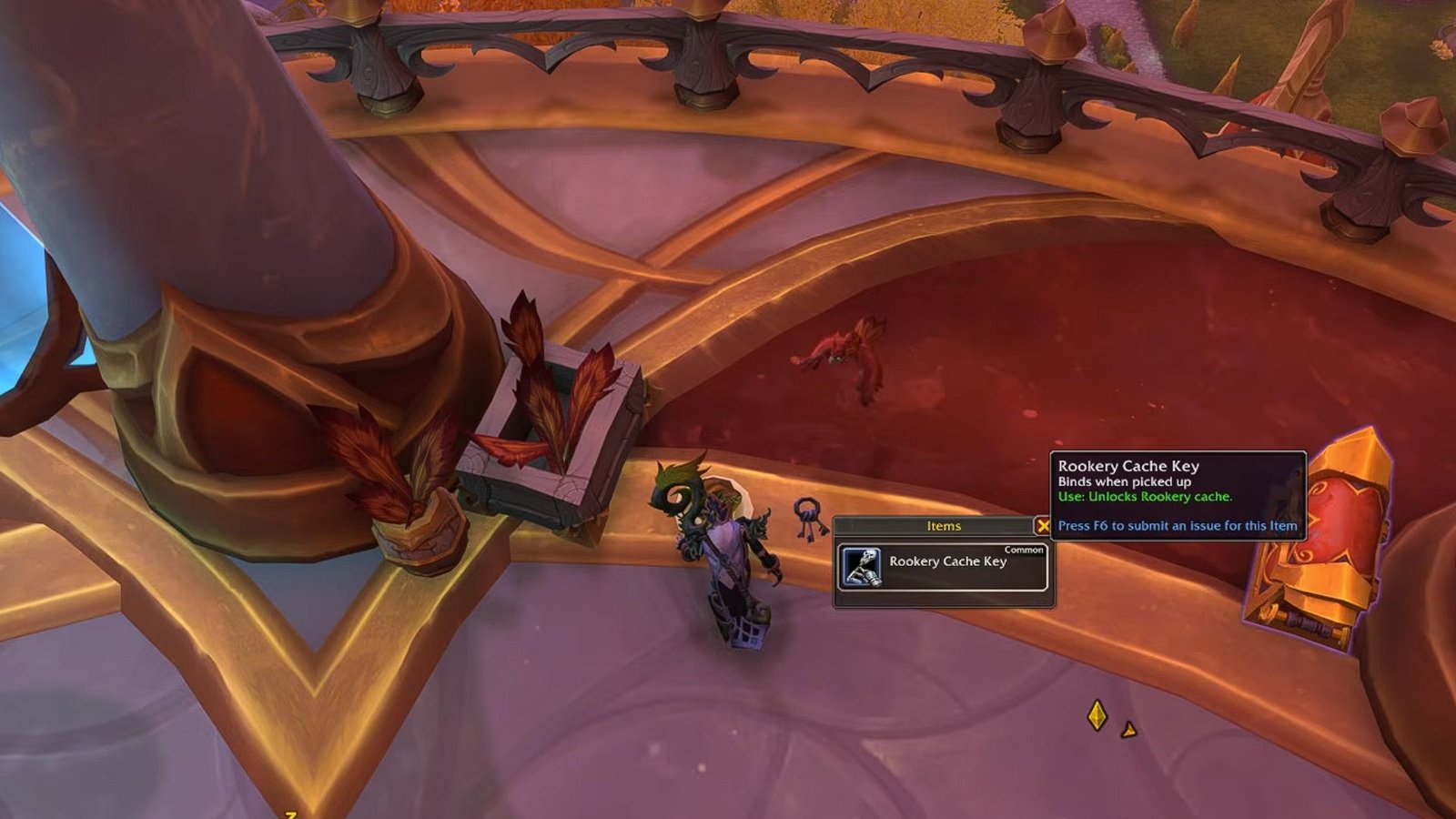Close the Items loot window
1456x819 pixels.
coord(1043,526)
